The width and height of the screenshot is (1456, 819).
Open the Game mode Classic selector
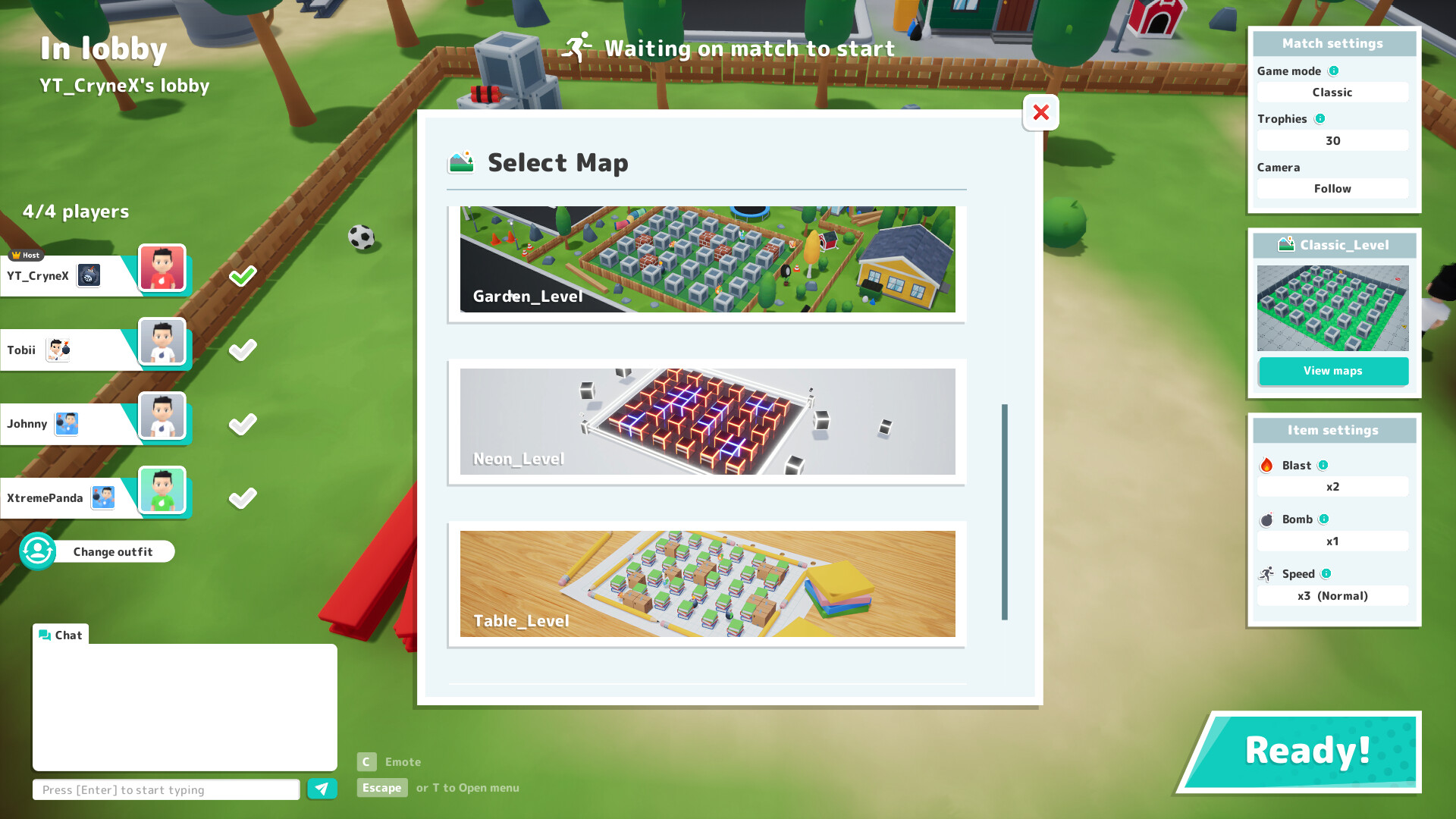(x=1332, y=92)
